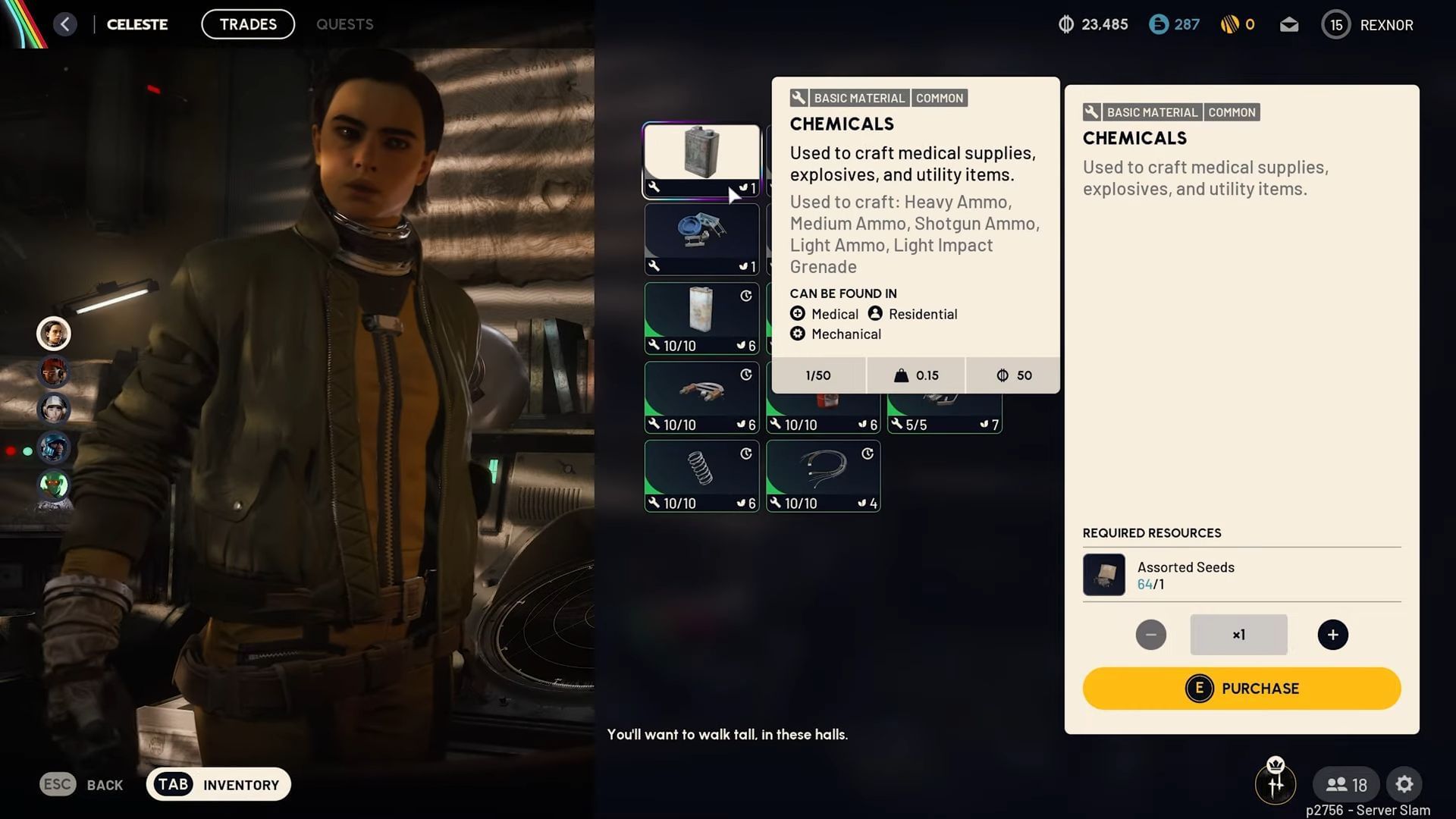Click the blue currency icon showing 287
This screenshot has height=819, width=1456.
1158,24
